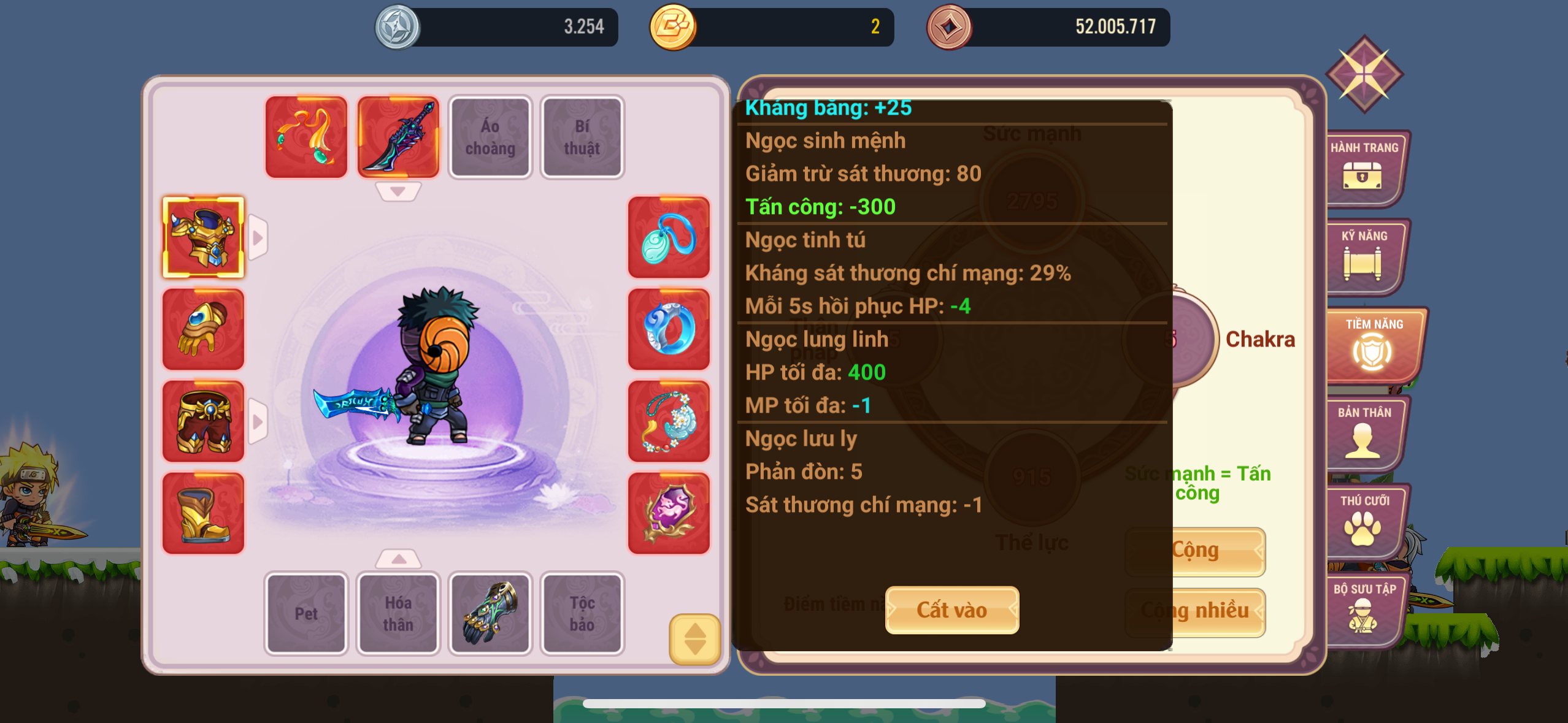
Task: Select the purple gem talisman slot
Action: [x=669, y=513]
